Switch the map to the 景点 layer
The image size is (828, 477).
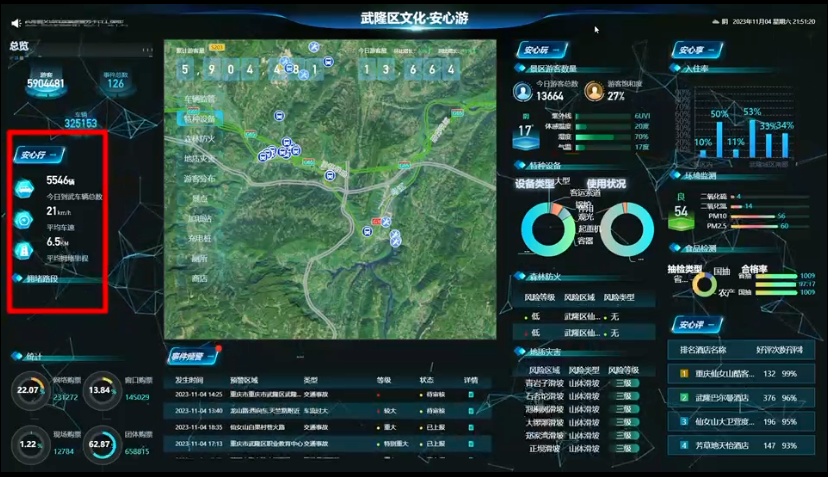(x=199, y=198)
